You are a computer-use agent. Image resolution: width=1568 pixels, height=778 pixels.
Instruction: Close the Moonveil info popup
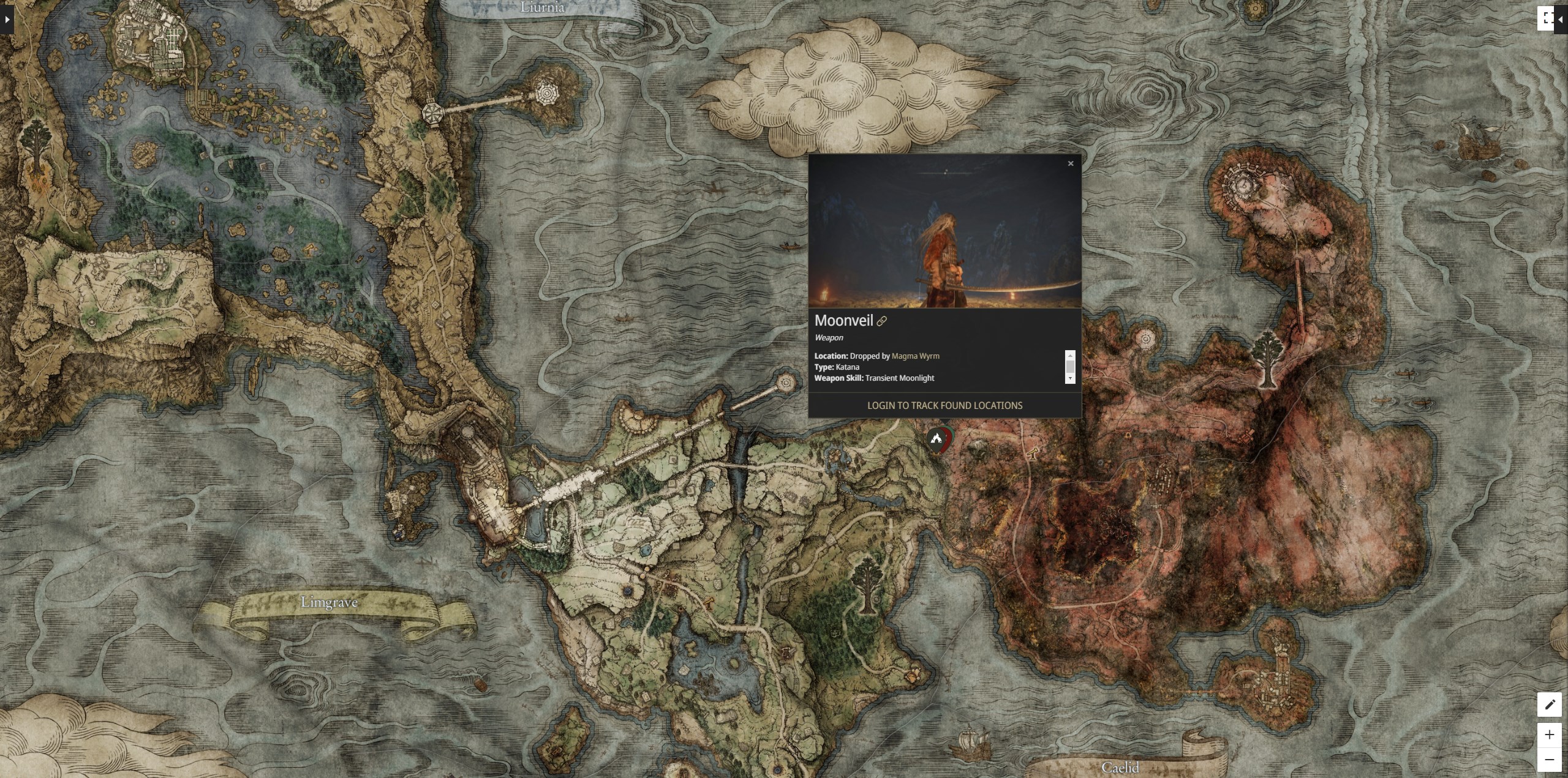(x=1071, y=163)
